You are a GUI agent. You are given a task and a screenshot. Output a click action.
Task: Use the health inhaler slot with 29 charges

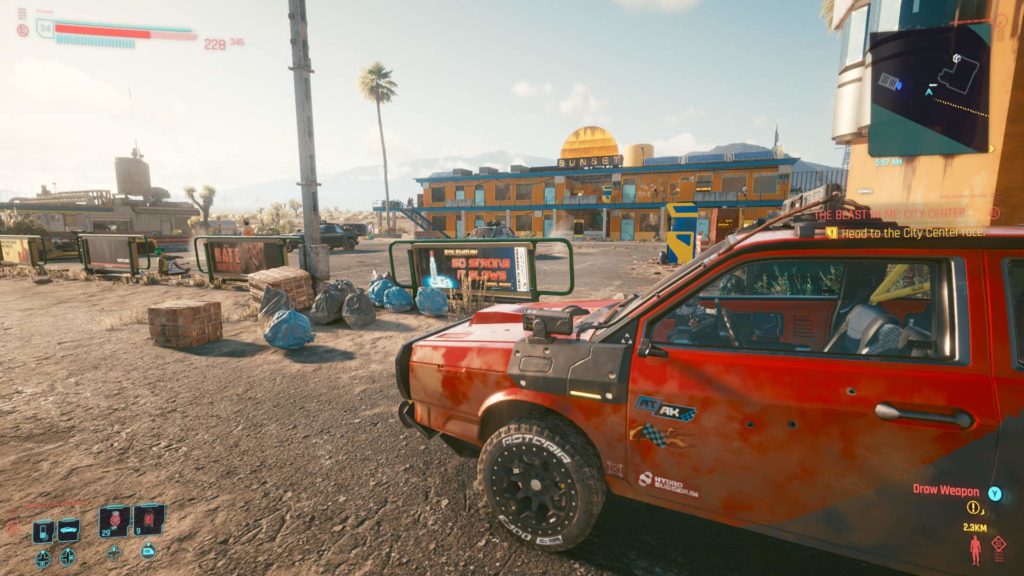[x=114, y=521]
